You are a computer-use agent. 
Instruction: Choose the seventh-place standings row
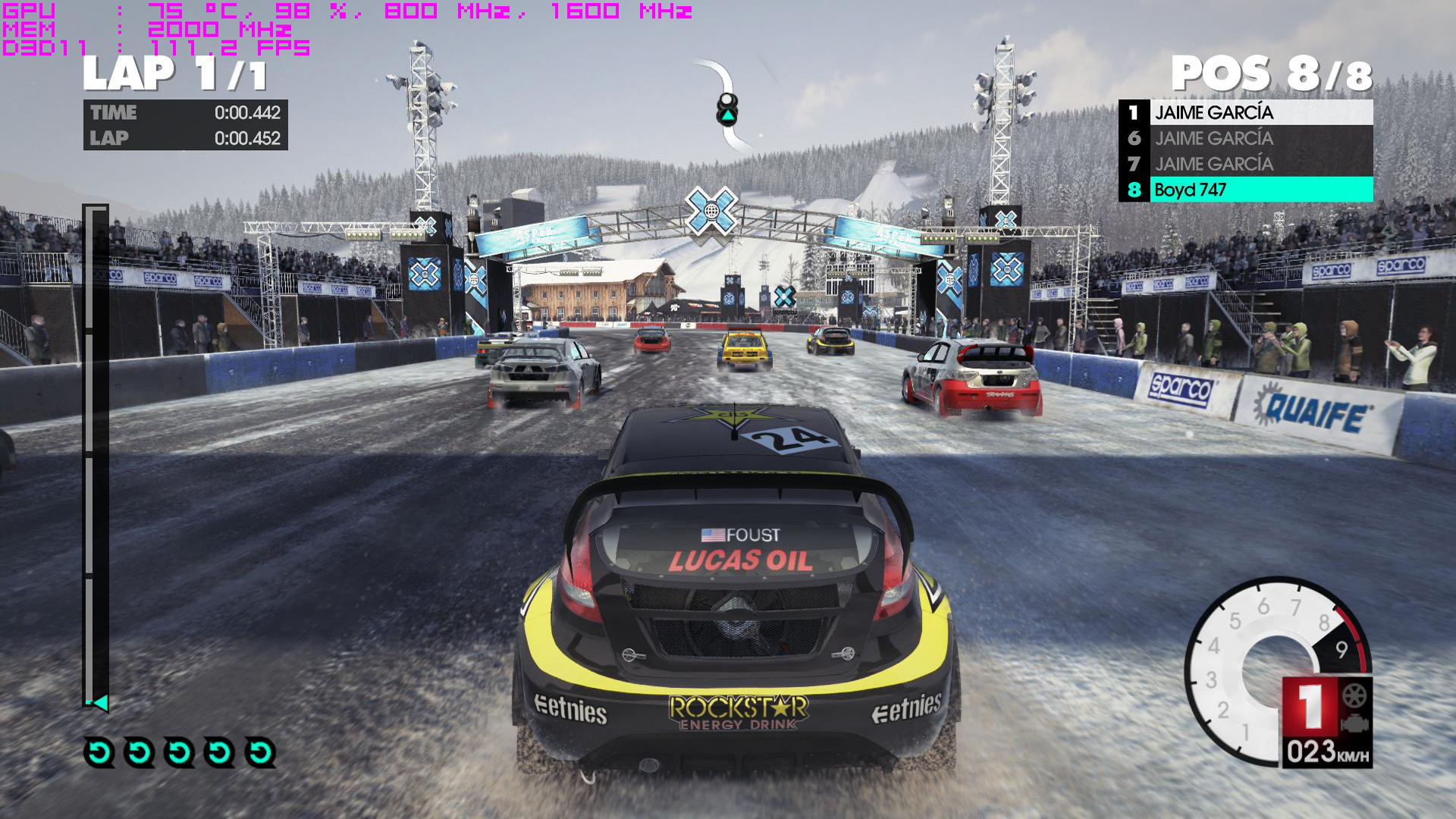(x=1245, y=164)
